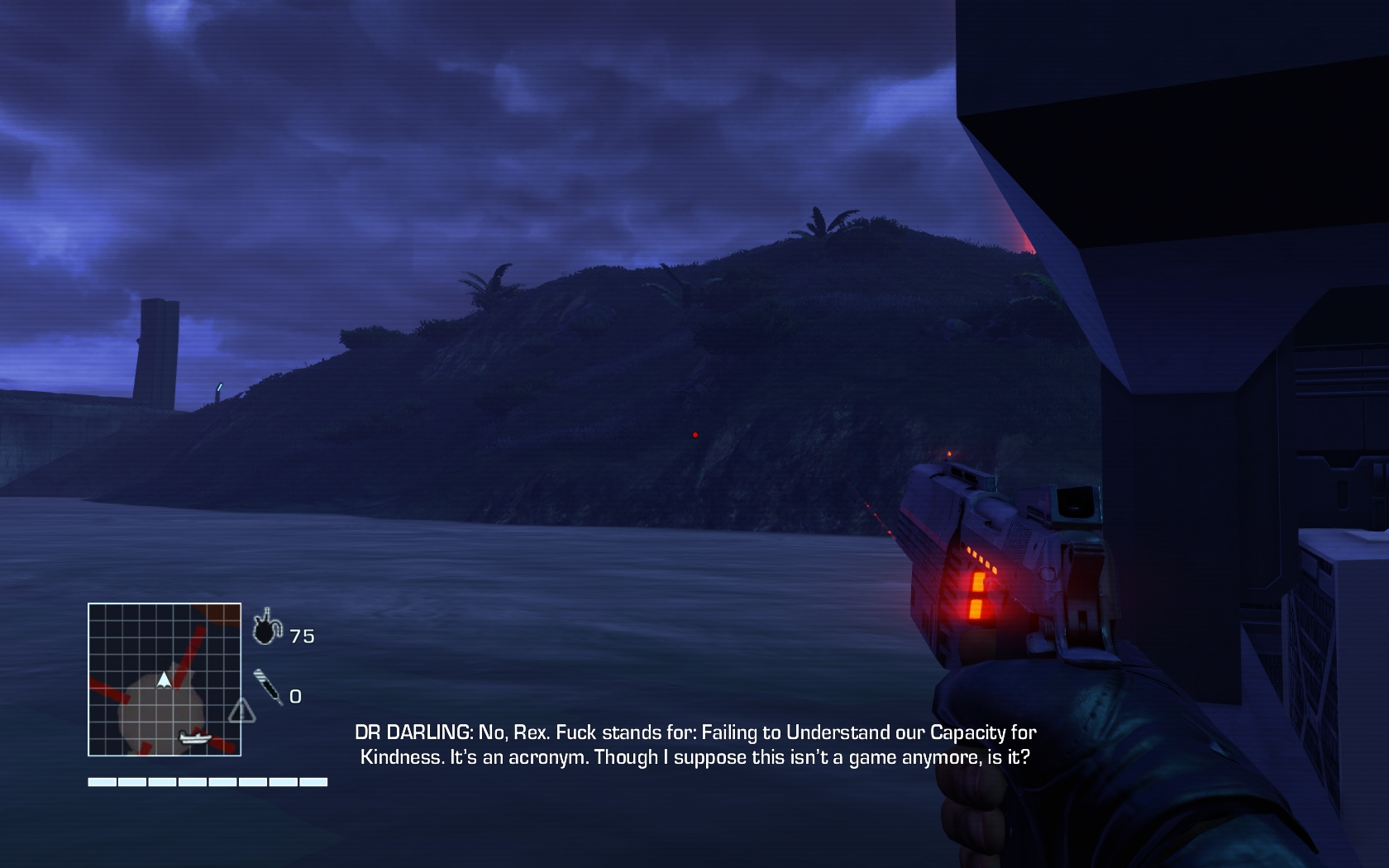The image size is (1389, 868).
Task: Select the health syringe icon
Action: pyautogui.click(x=268, y=686)
